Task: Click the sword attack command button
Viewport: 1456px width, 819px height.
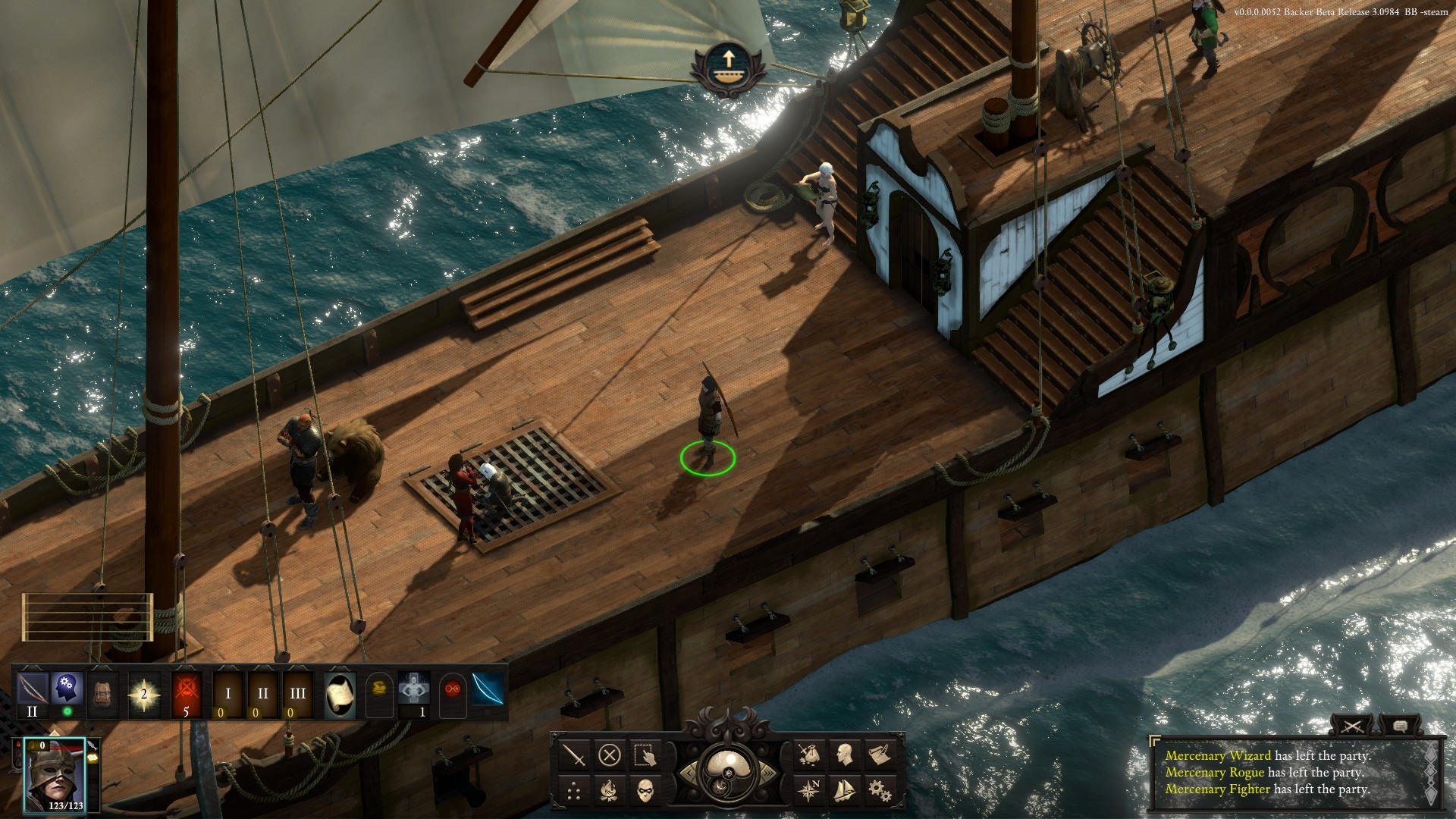Action: [x=575, y=755]
